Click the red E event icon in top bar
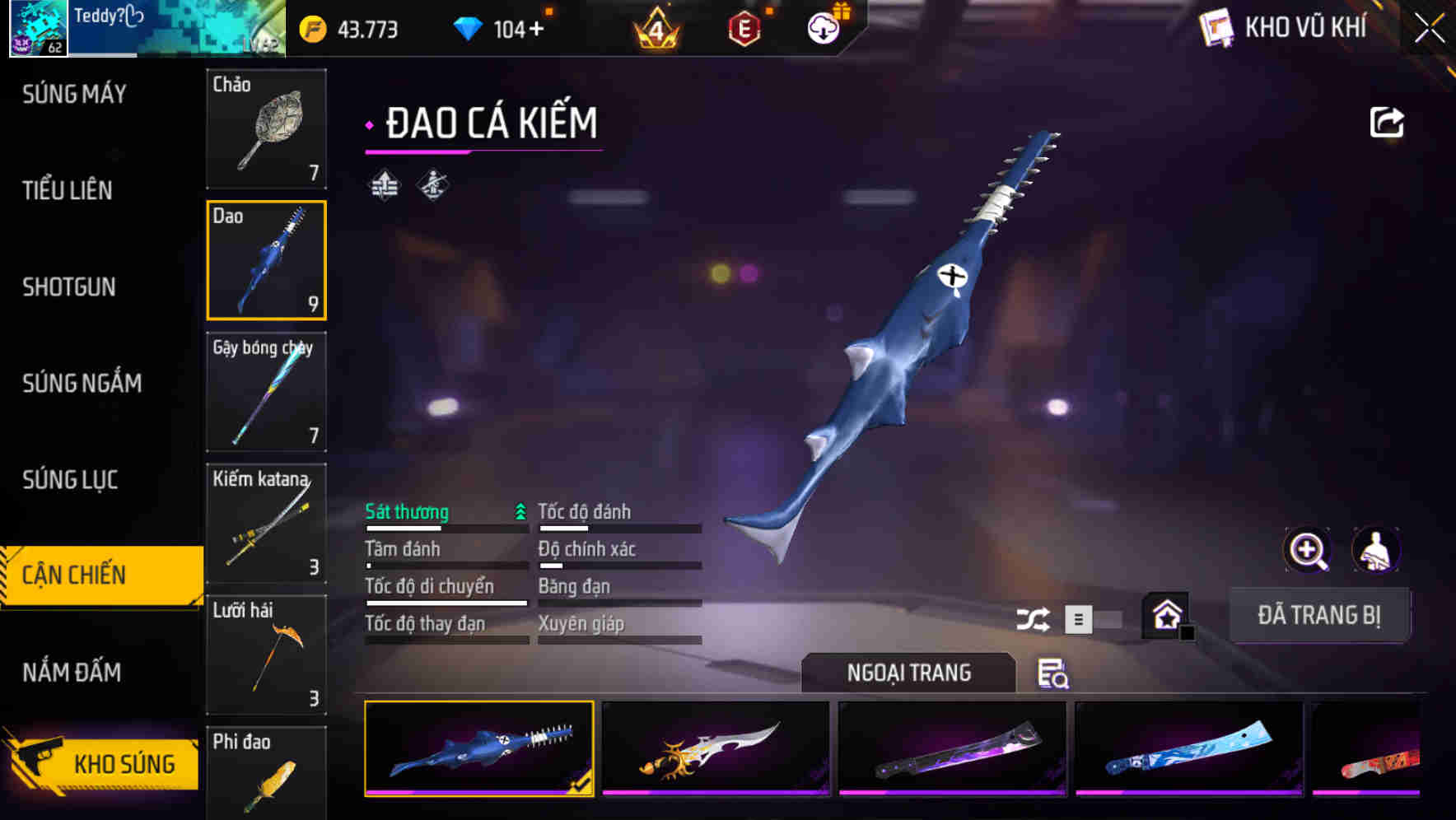Screen dimensions: 1456x820 coord(744,27)
